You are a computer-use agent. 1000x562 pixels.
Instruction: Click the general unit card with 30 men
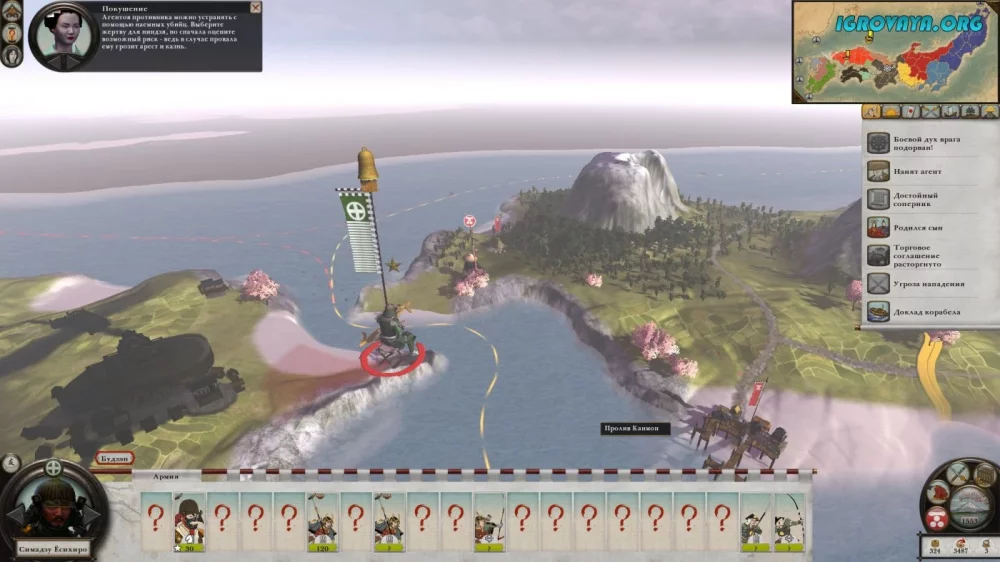click(x=190, y=521)
